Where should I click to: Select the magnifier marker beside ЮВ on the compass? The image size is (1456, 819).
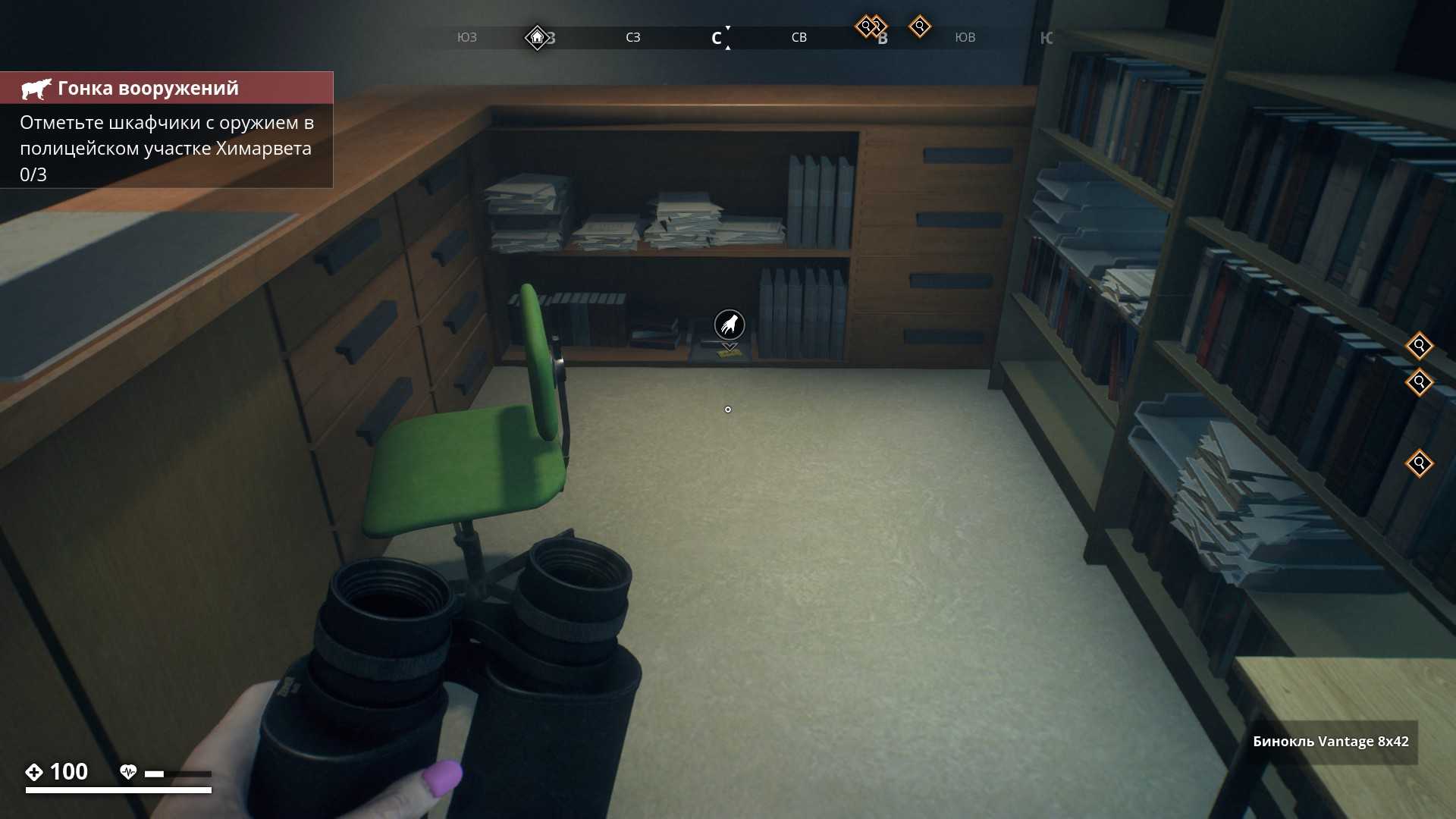coord(920,27)
